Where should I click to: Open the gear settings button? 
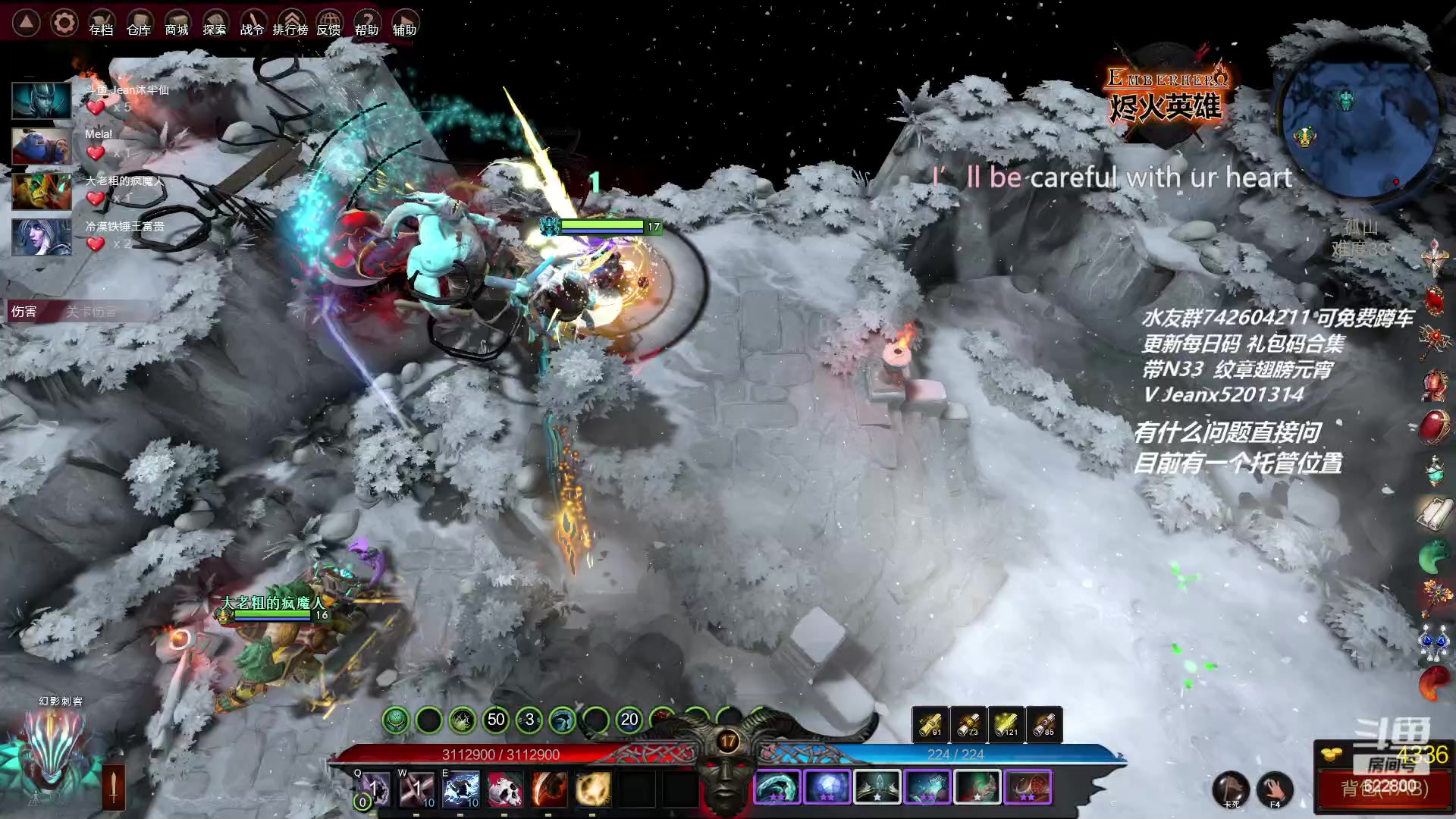click(64, 23)
